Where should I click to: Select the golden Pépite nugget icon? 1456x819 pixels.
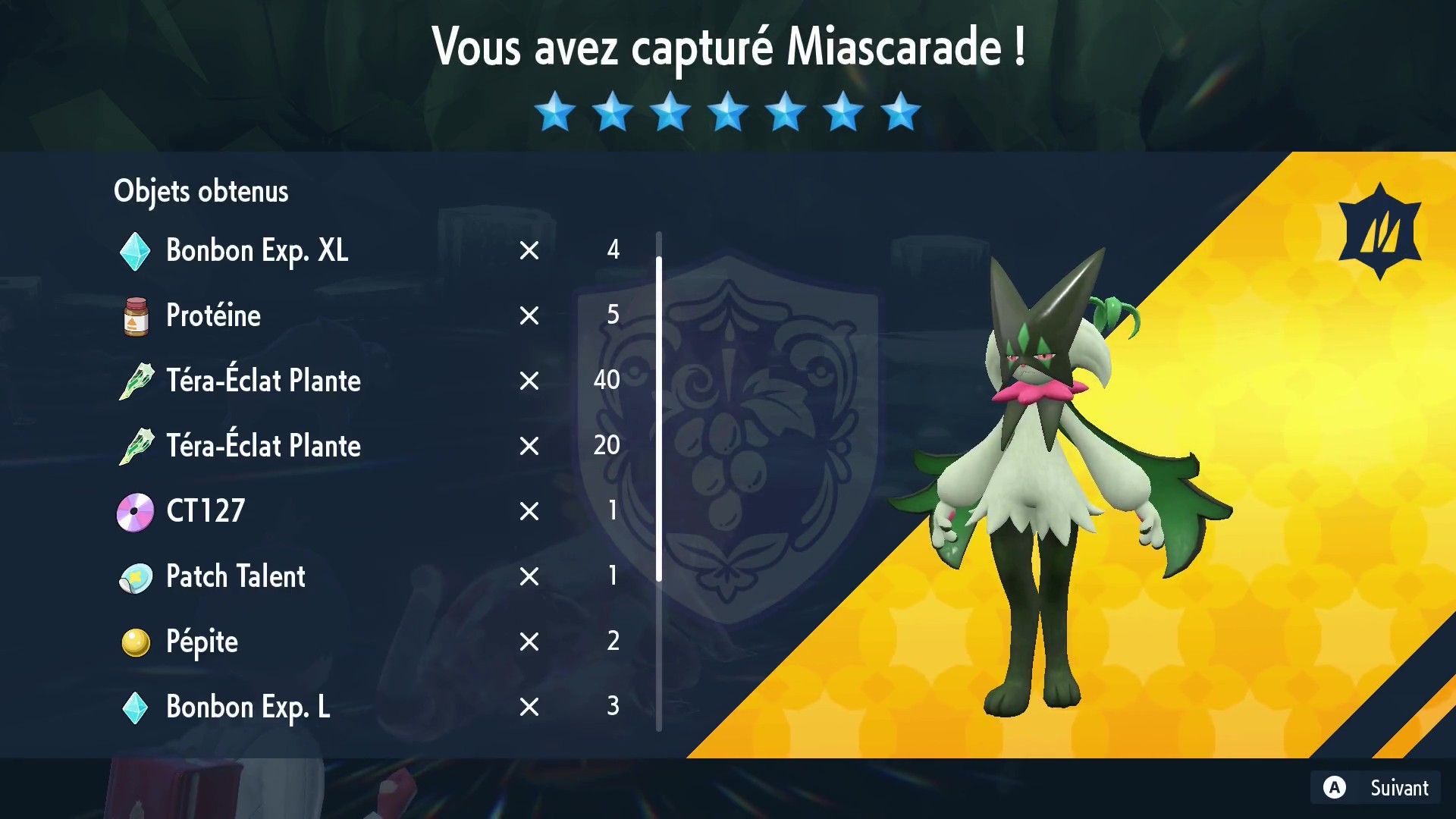tap(135, 641)
